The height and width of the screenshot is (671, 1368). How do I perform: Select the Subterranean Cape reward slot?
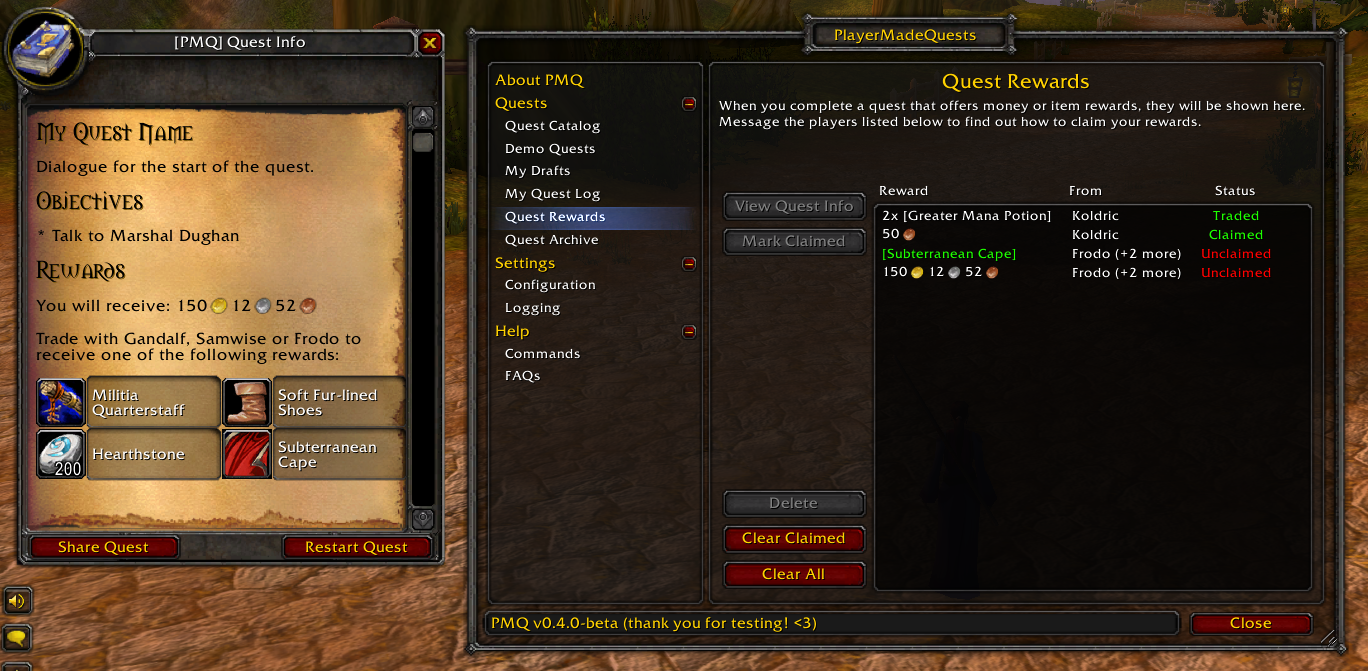coord(314,454)
